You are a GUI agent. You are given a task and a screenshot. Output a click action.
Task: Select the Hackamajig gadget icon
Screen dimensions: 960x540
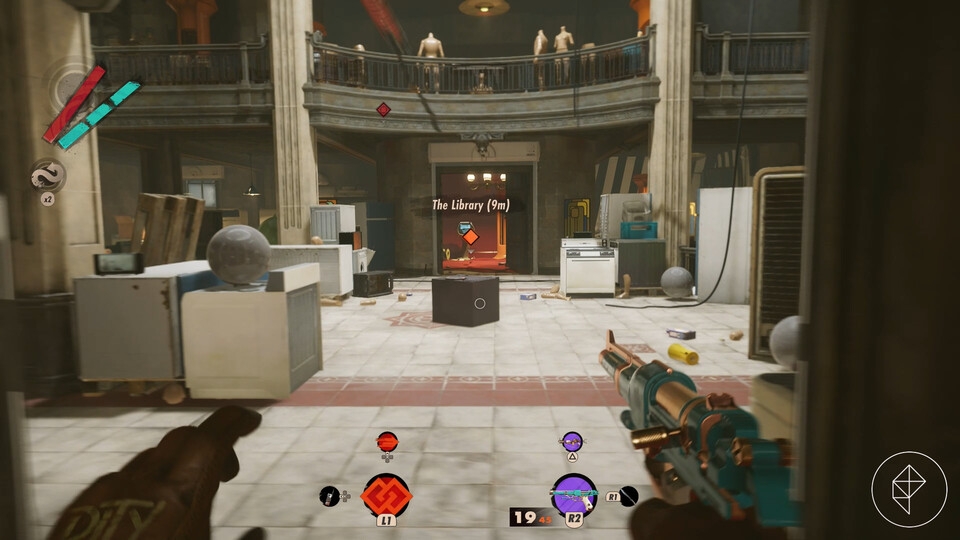pyautogui.click(x=329, y=495)
